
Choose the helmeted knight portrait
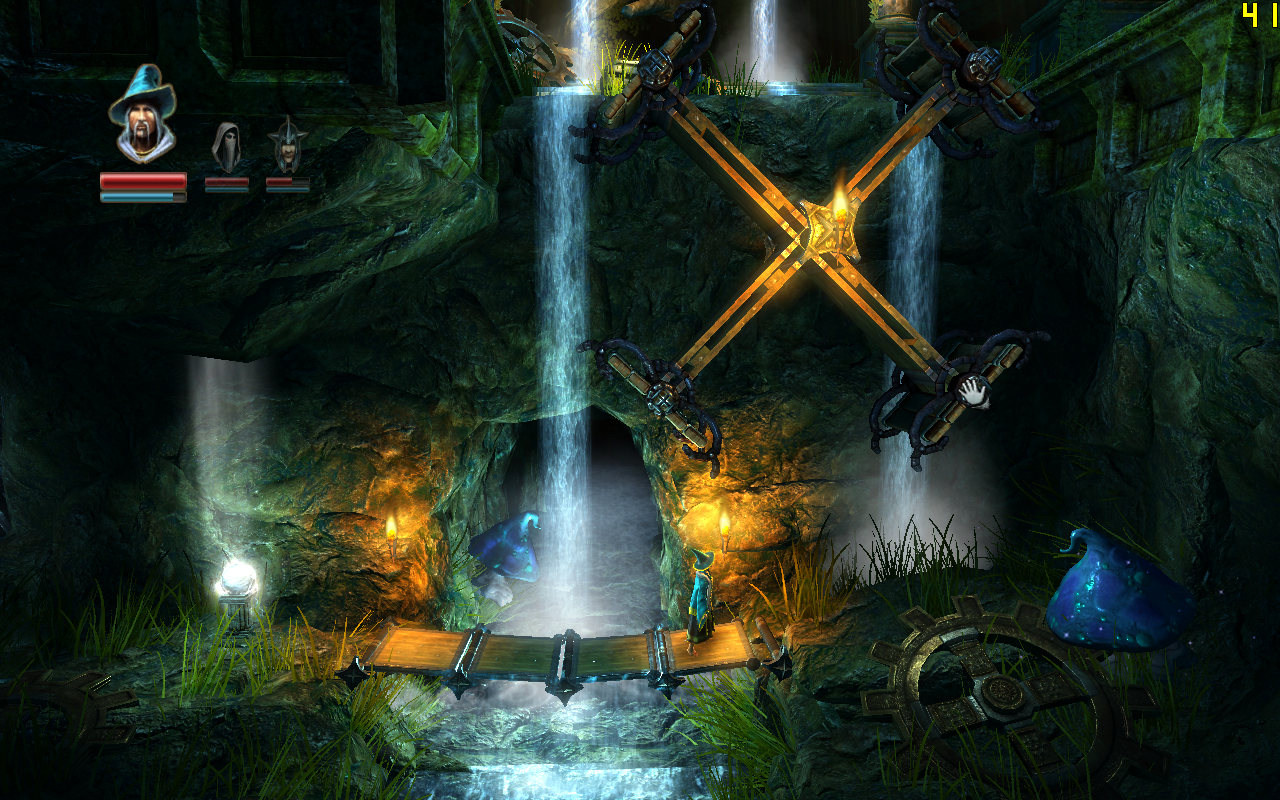tap(288, 146)
